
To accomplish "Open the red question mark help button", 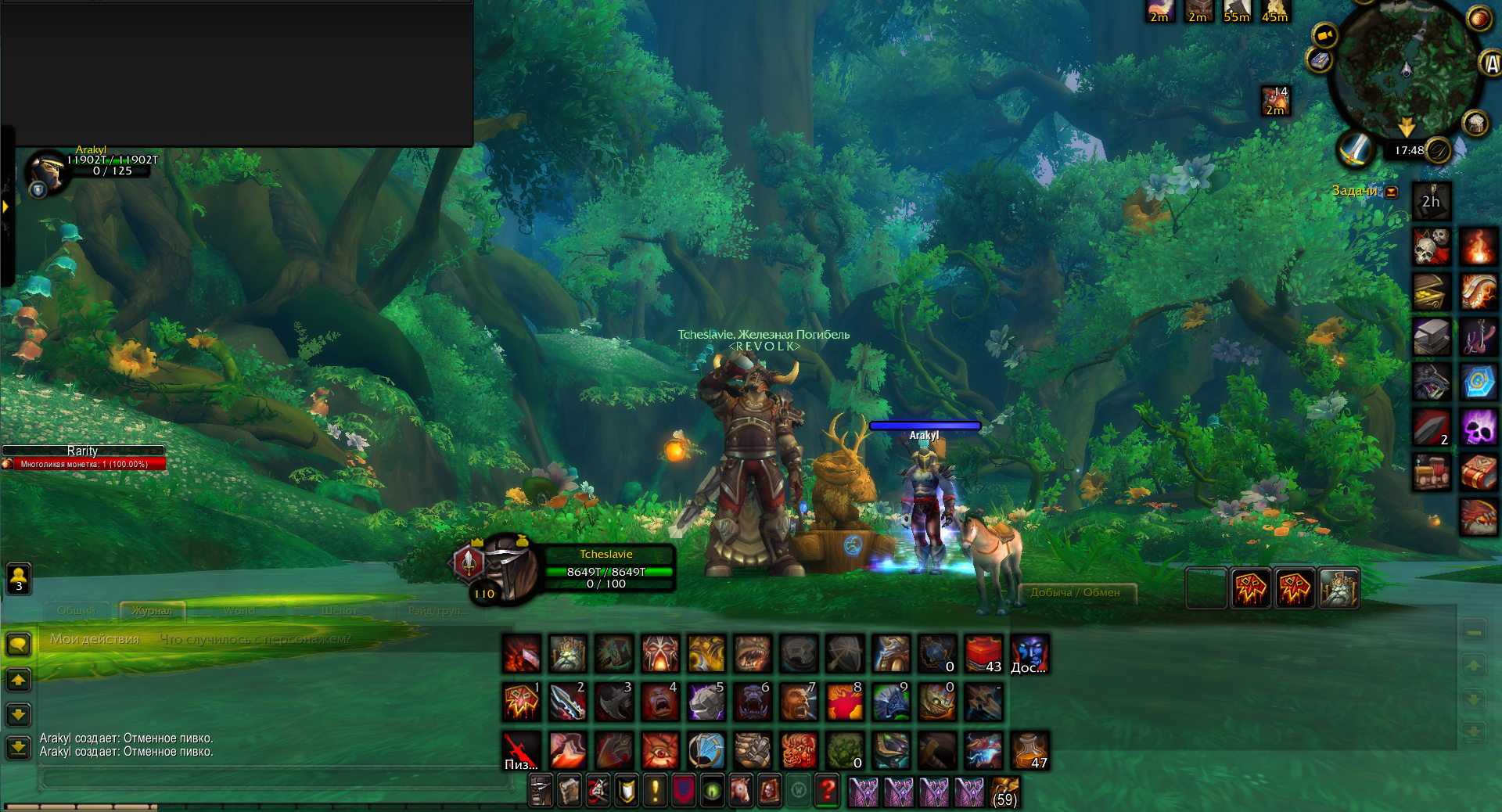I will point(827,791).
